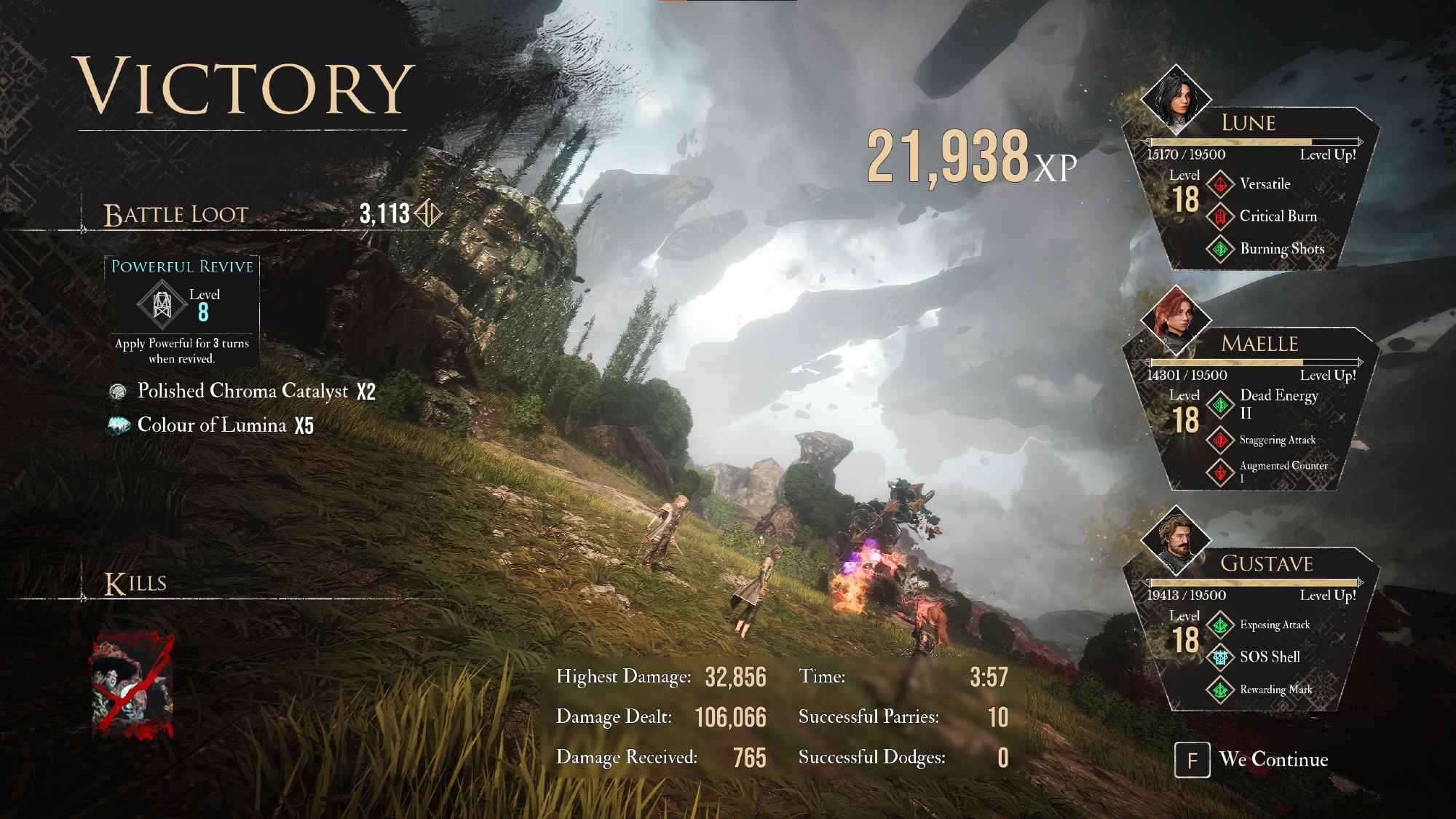Inspect Gustave's Rewarding Mark picto icon
Viewport: 1456px width, 819px height.
[1221, 689]
